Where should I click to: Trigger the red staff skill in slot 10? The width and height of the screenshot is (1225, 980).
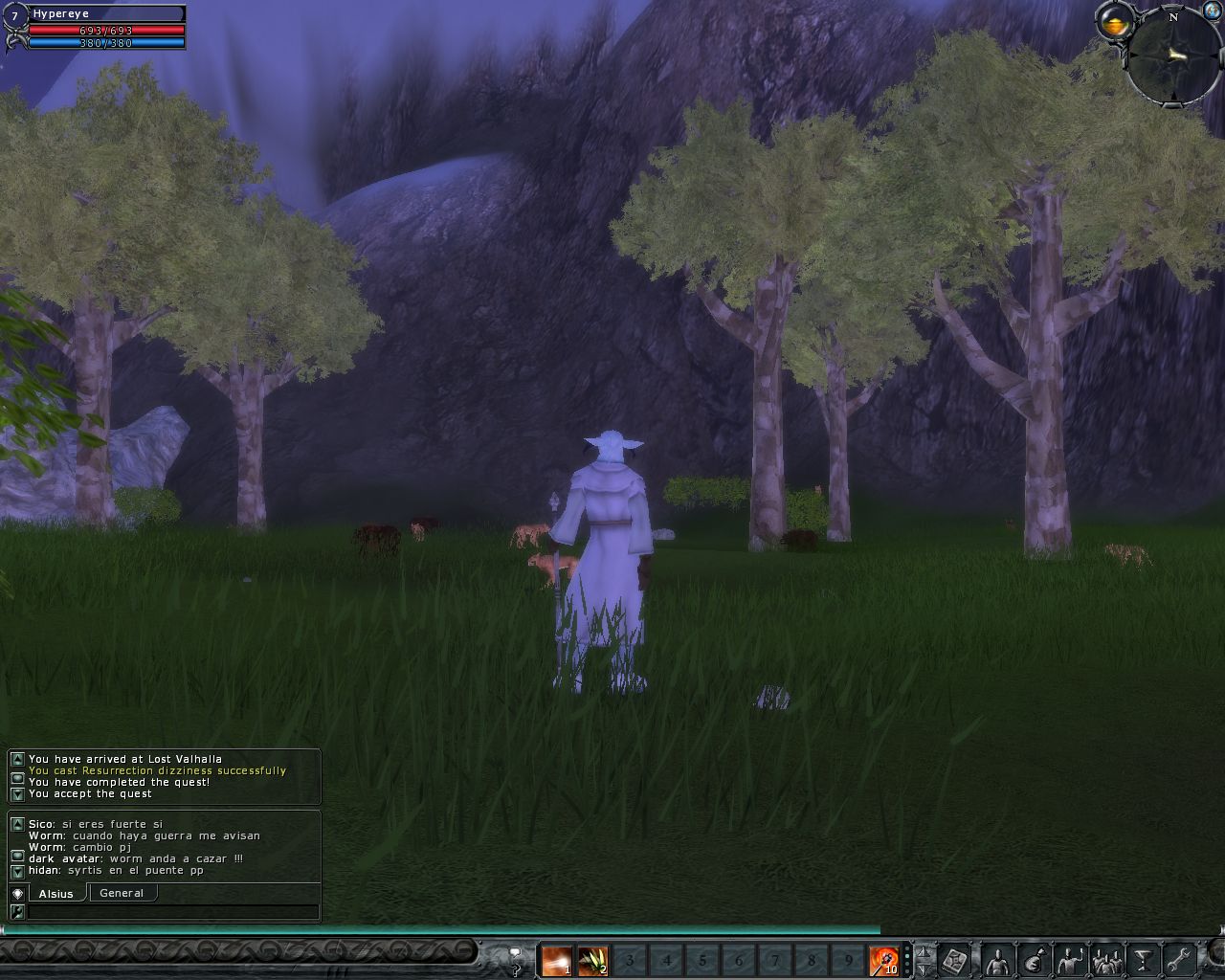tap(883, 960)
